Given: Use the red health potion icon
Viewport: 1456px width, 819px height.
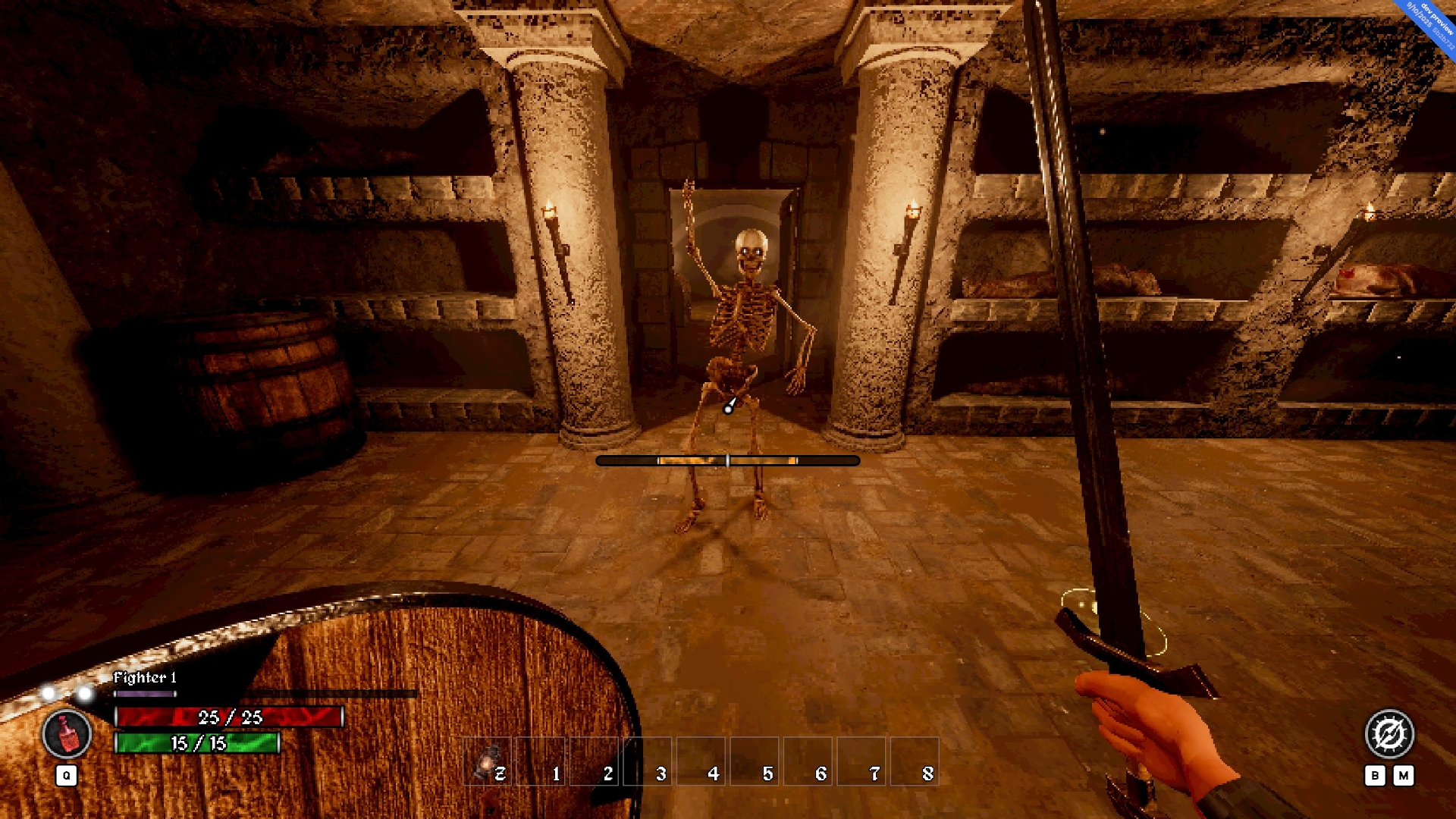Looking at the screenshot, I should (67, 734).
